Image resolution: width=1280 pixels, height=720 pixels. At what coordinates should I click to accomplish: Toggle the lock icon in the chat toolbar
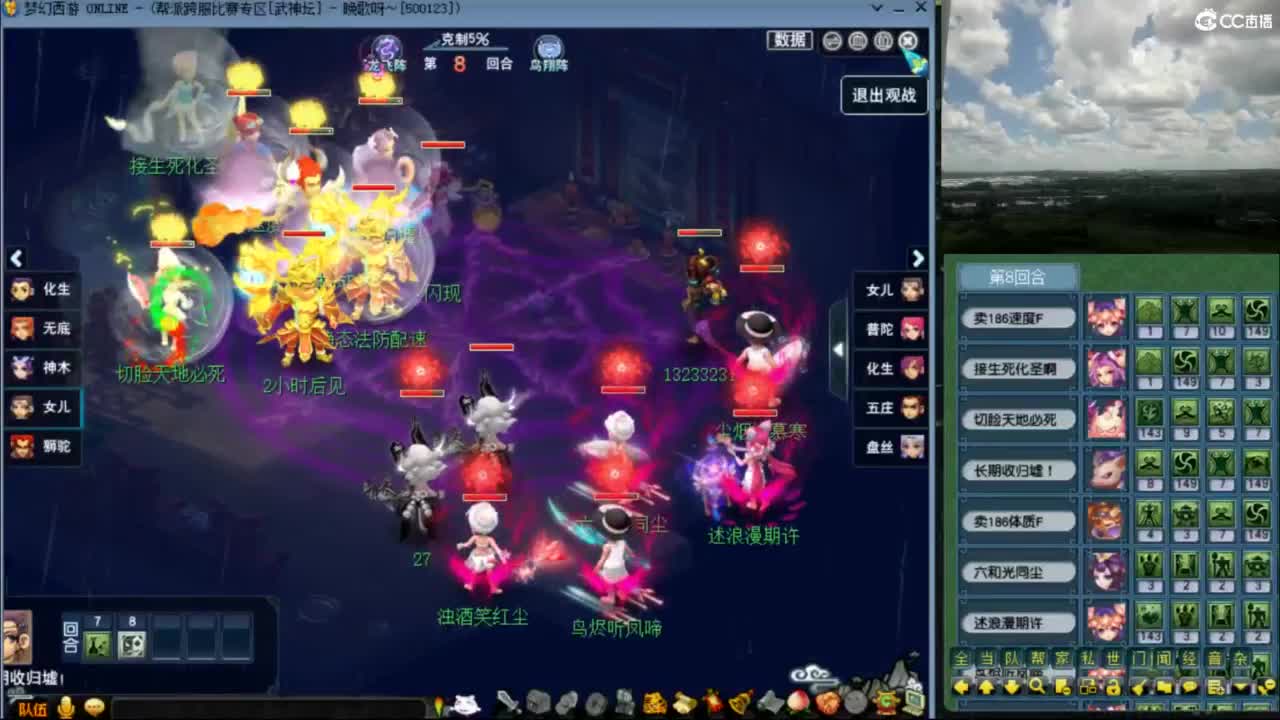click(x=1112, y=688)
